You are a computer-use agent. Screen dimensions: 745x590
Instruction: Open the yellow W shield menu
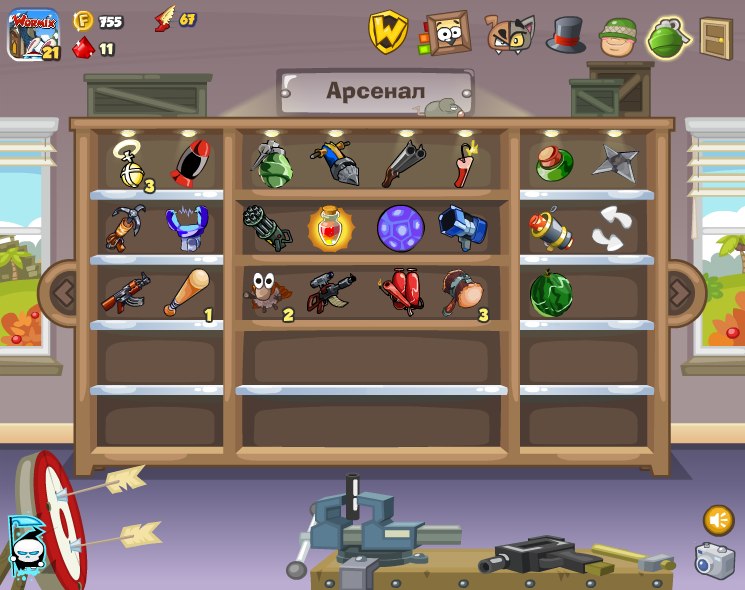click(388, 33)
